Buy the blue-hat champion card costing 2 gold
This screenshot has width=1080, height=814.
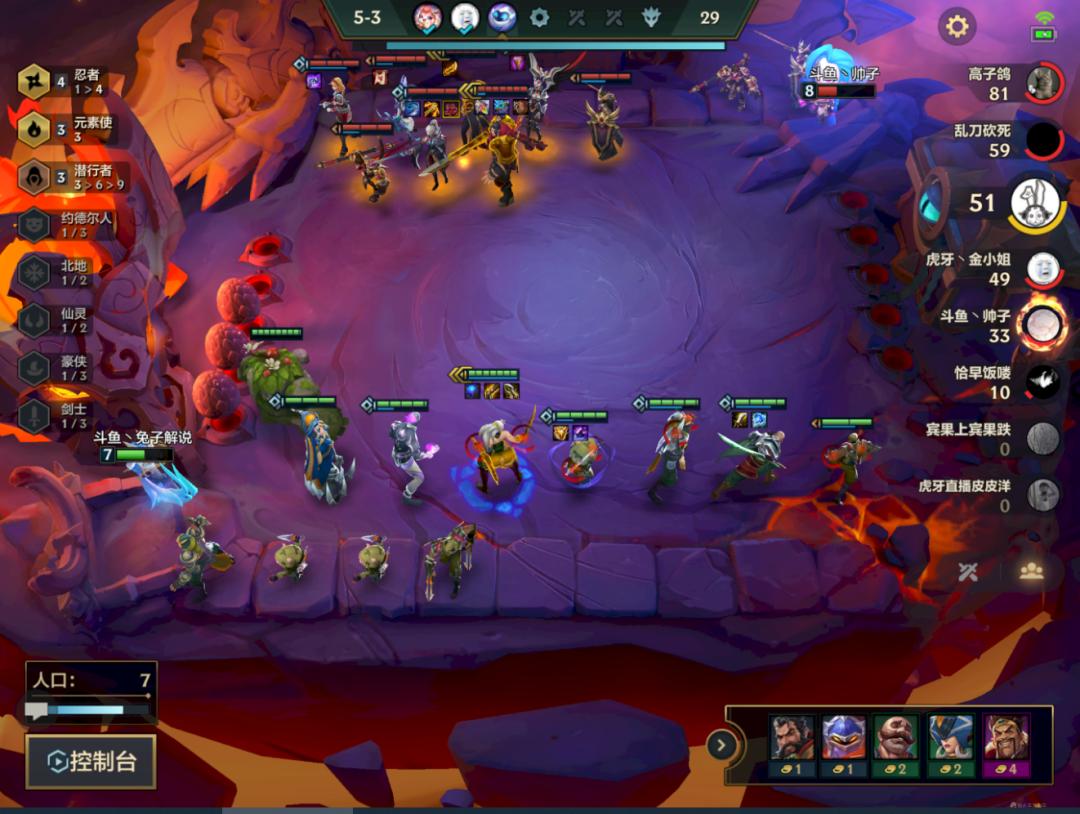pos(949,745)
